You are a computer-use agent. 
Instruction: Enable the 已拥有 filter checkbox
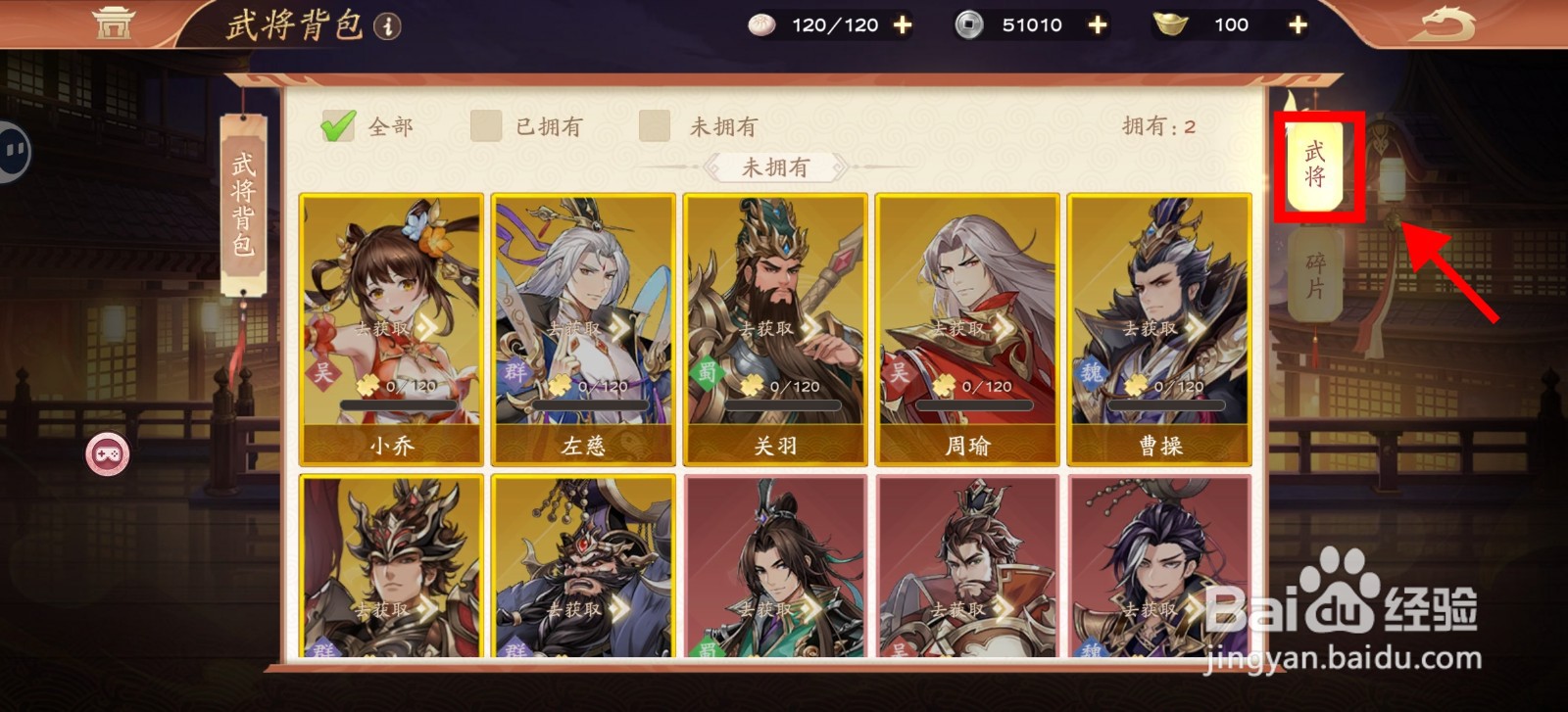click(x=485, y=126)
